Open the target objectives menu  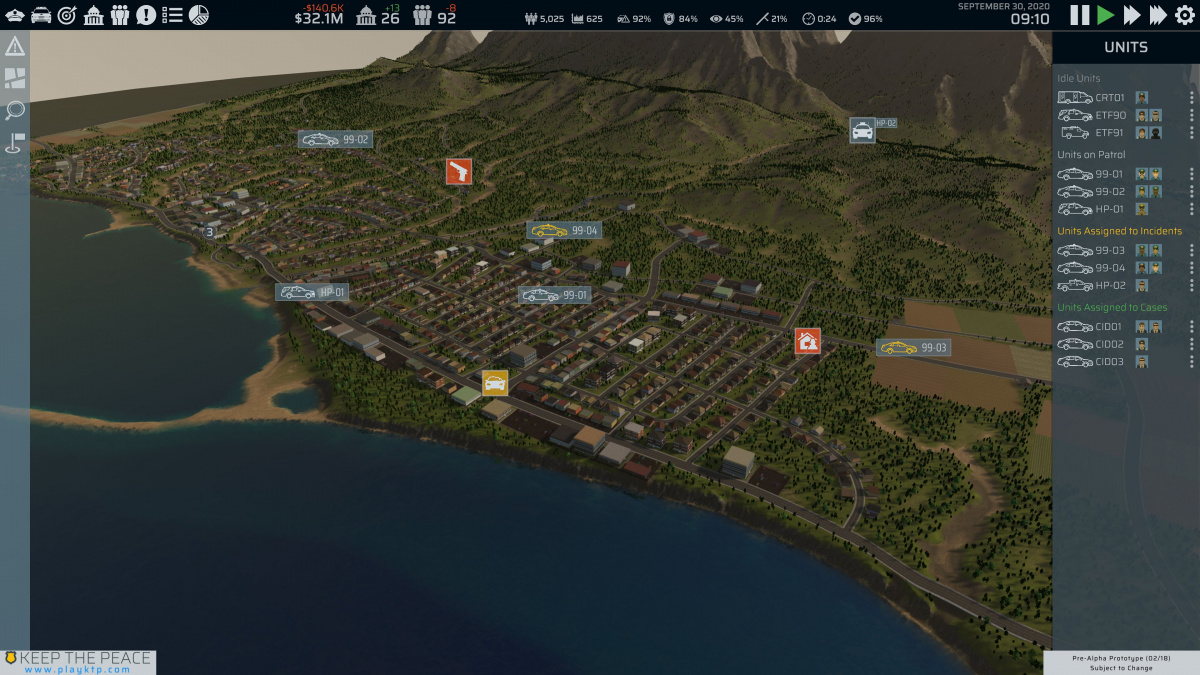pyautogui.click(x=67, y=15)
